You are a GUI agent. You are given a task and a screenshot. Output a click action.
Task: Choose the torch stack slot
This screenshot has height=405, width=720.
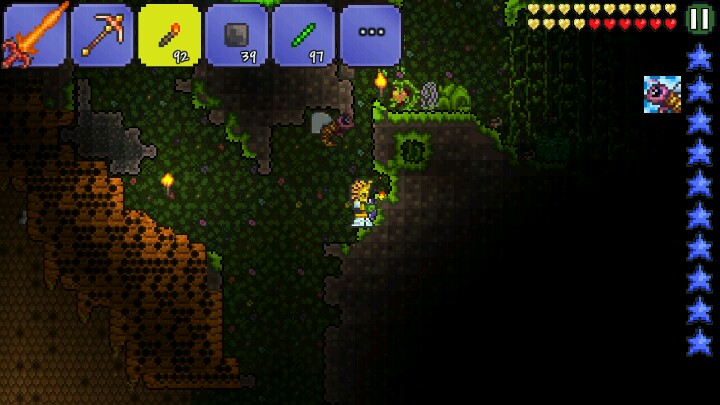point(169,34)
